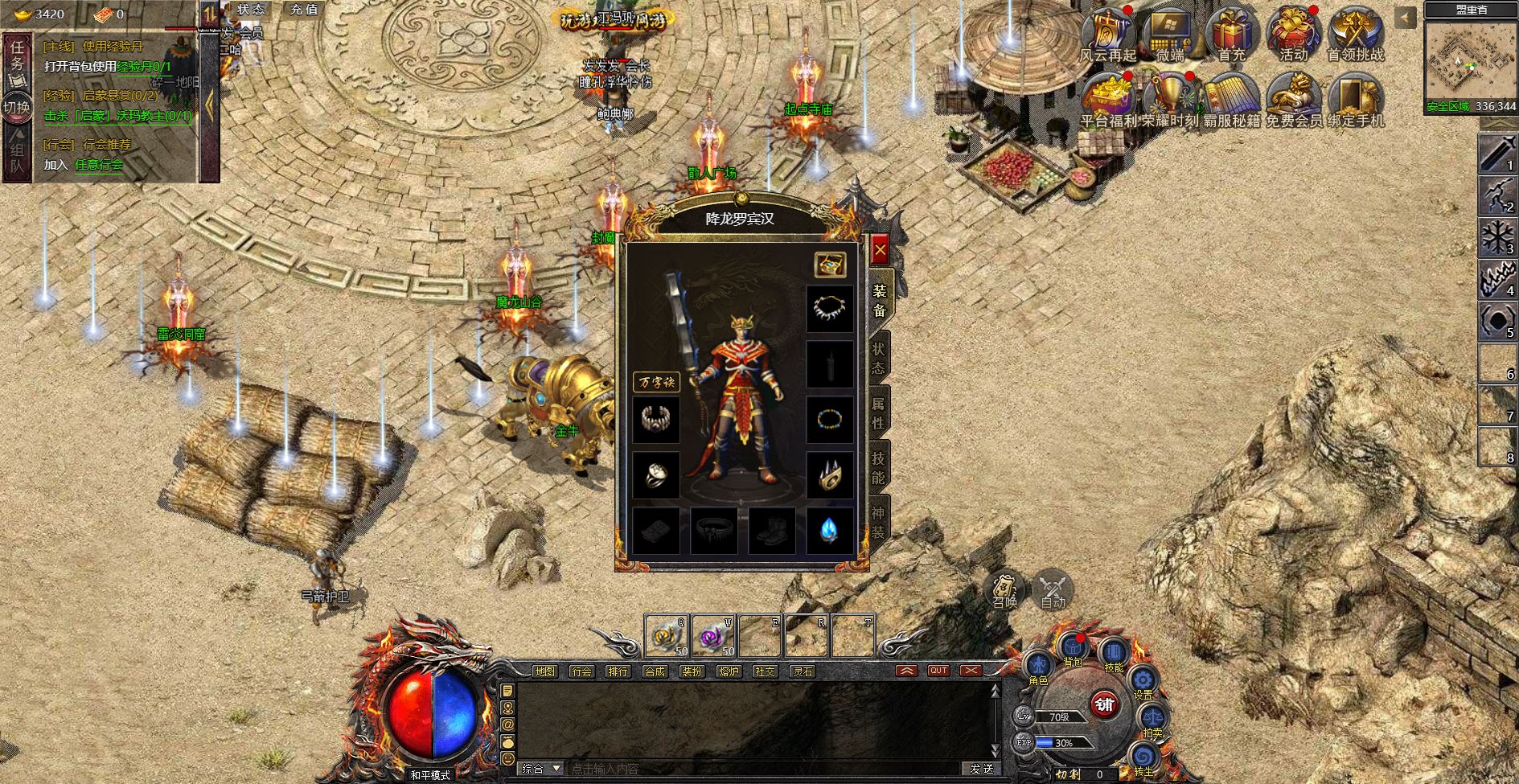This screenshot has width=1519, height=784.
Task: Select the blue flame gem slot
Action: 829,530
